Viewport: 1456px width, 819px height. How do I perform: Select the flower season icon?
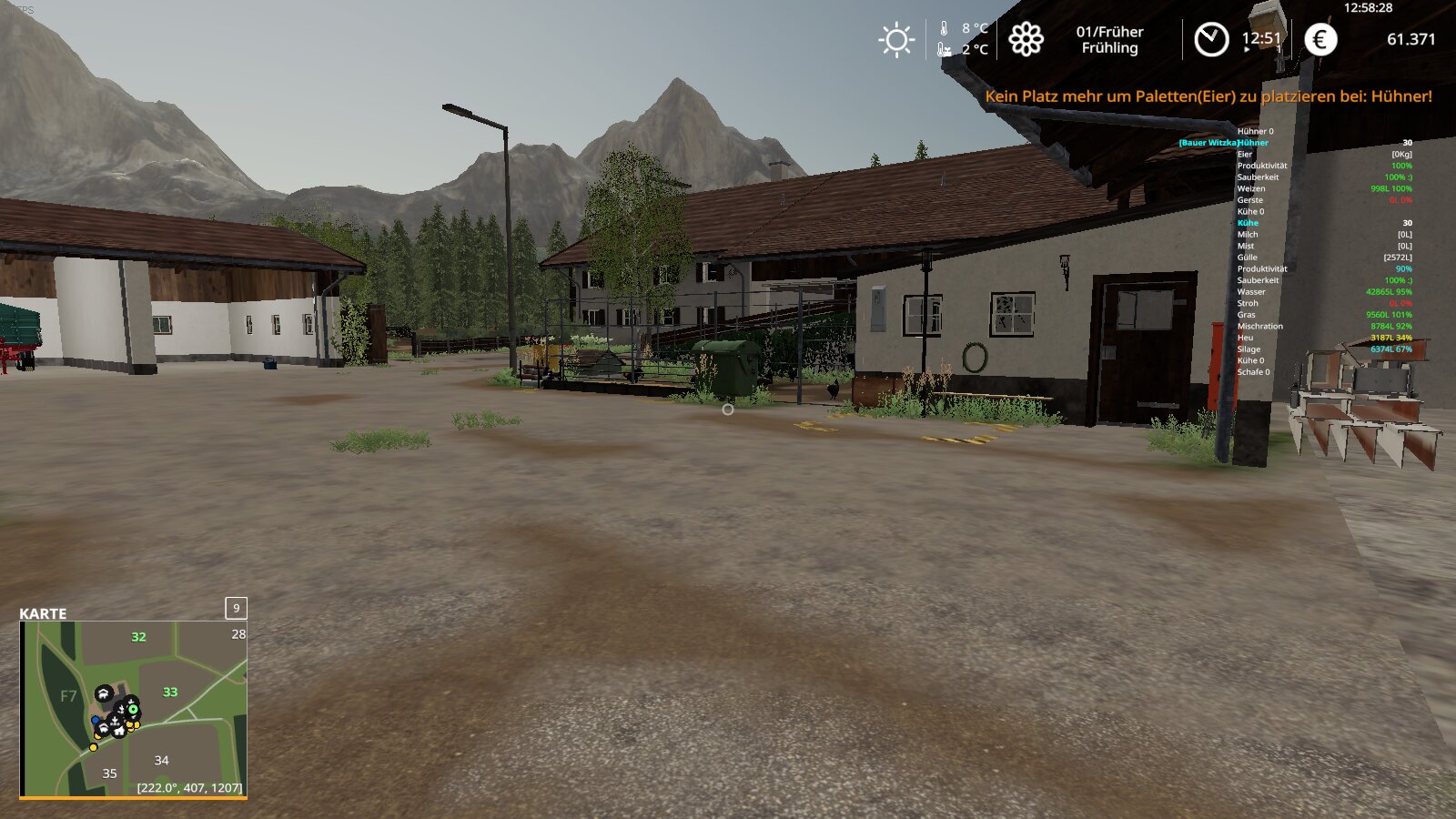[x=1026, y=39]
